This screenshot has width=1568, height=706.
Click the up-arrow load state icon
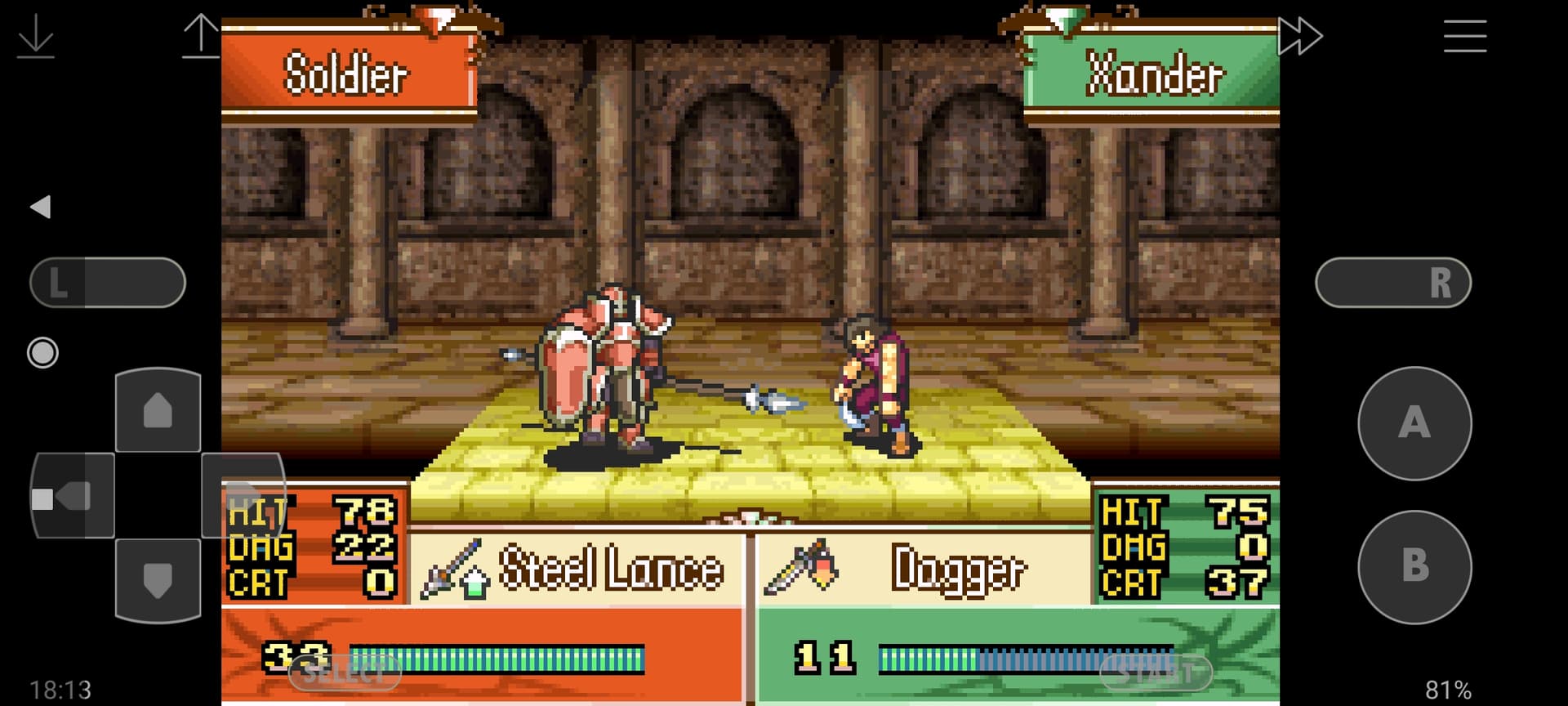tap(200, 36)
